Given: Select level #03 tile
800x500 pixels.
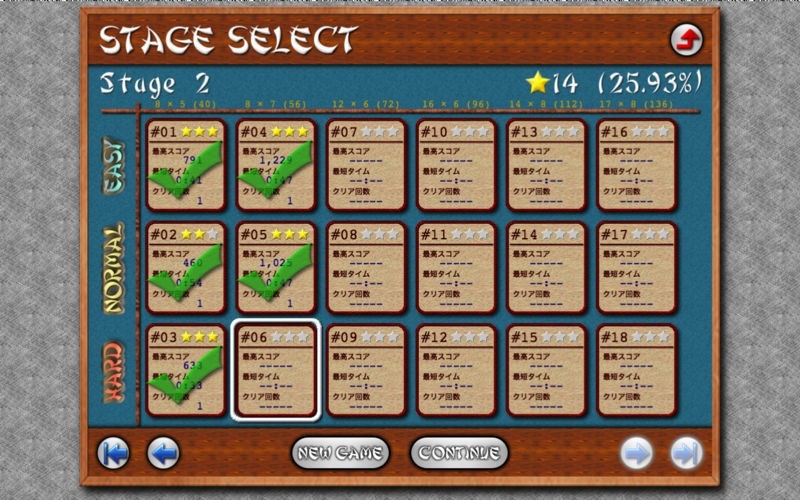Looking at the screenshot, I should [x=185, y=370].
